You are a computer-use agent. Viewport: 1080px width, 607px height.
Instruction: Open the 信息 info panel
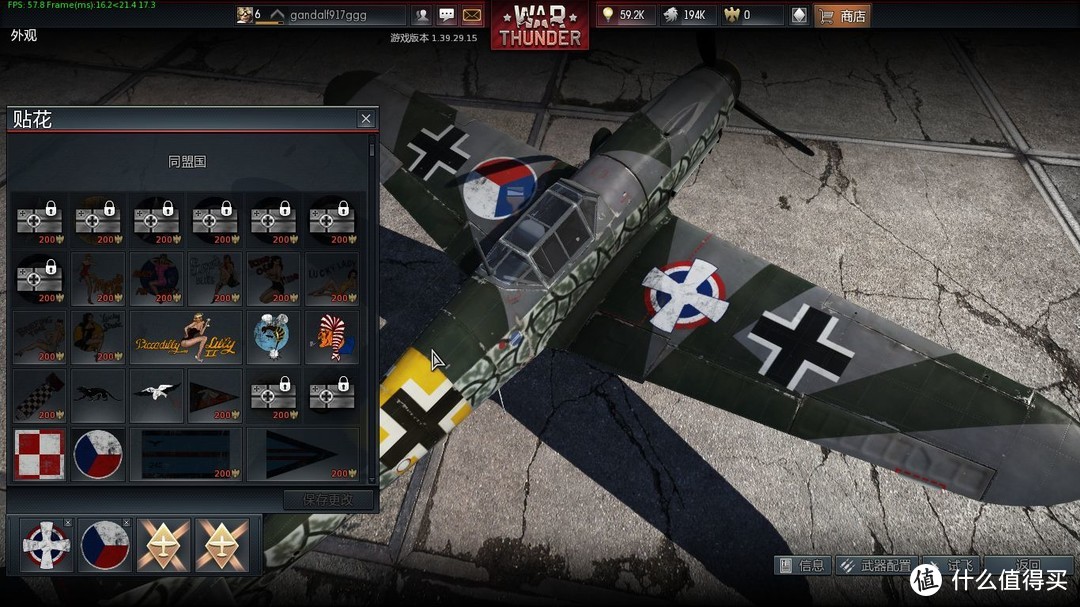click(802, 565)
